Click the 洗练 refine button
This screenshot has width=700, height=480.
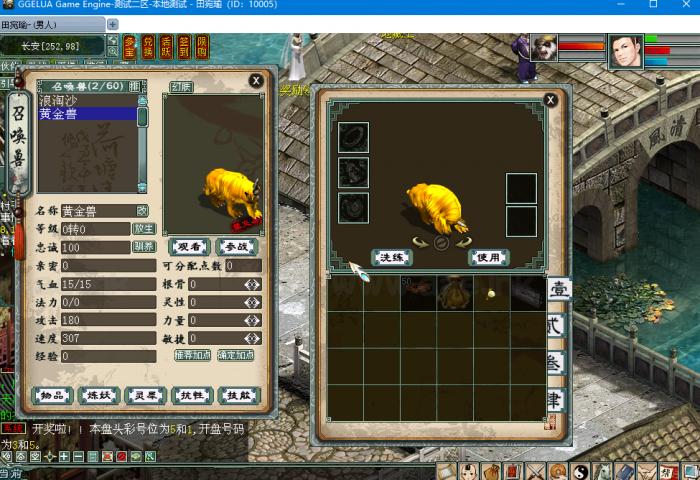[392, 257]
